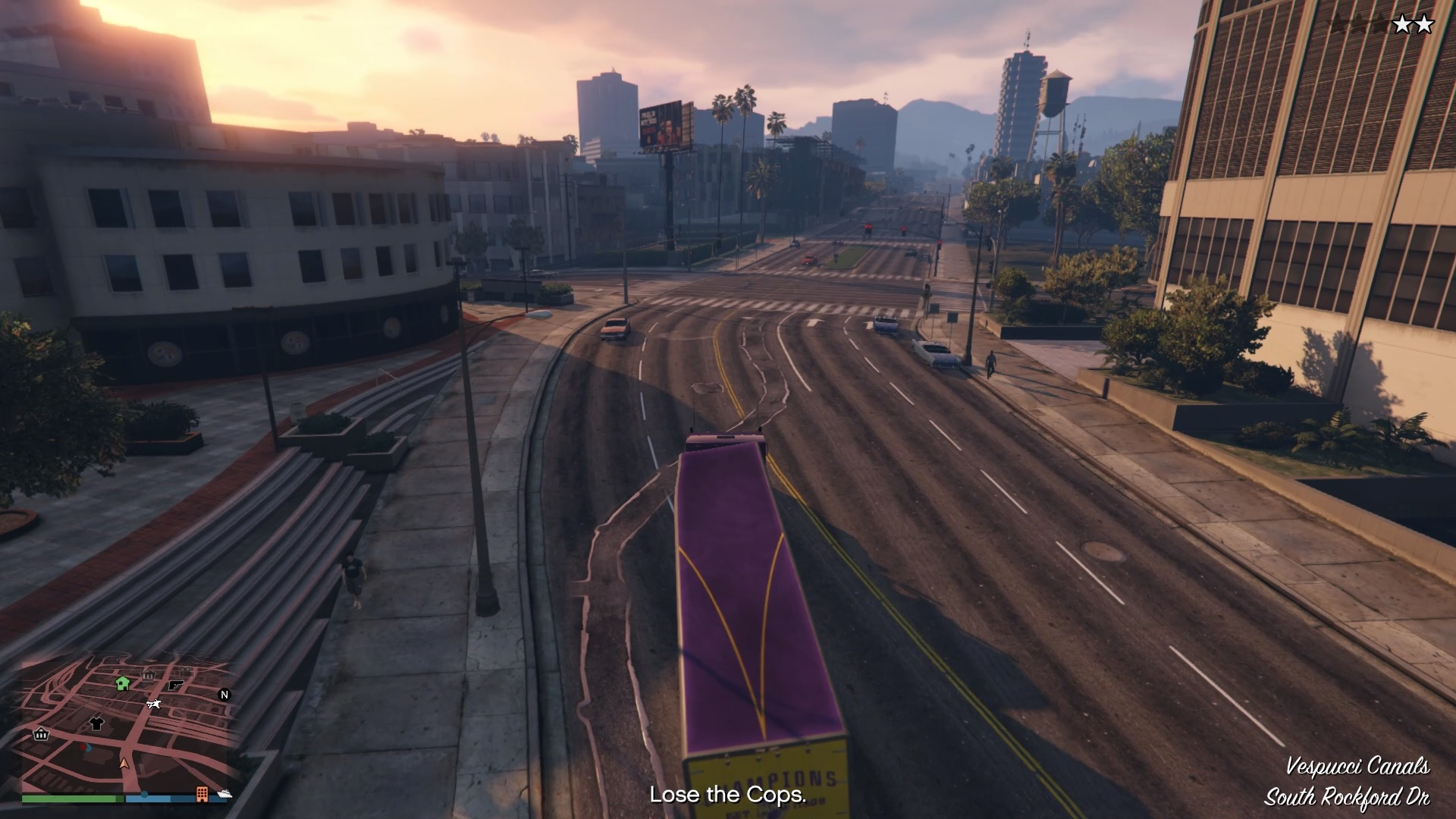This screenshot has width=1456, height=819.
Task: Select the orange apartment building icon
Action: 202,795
